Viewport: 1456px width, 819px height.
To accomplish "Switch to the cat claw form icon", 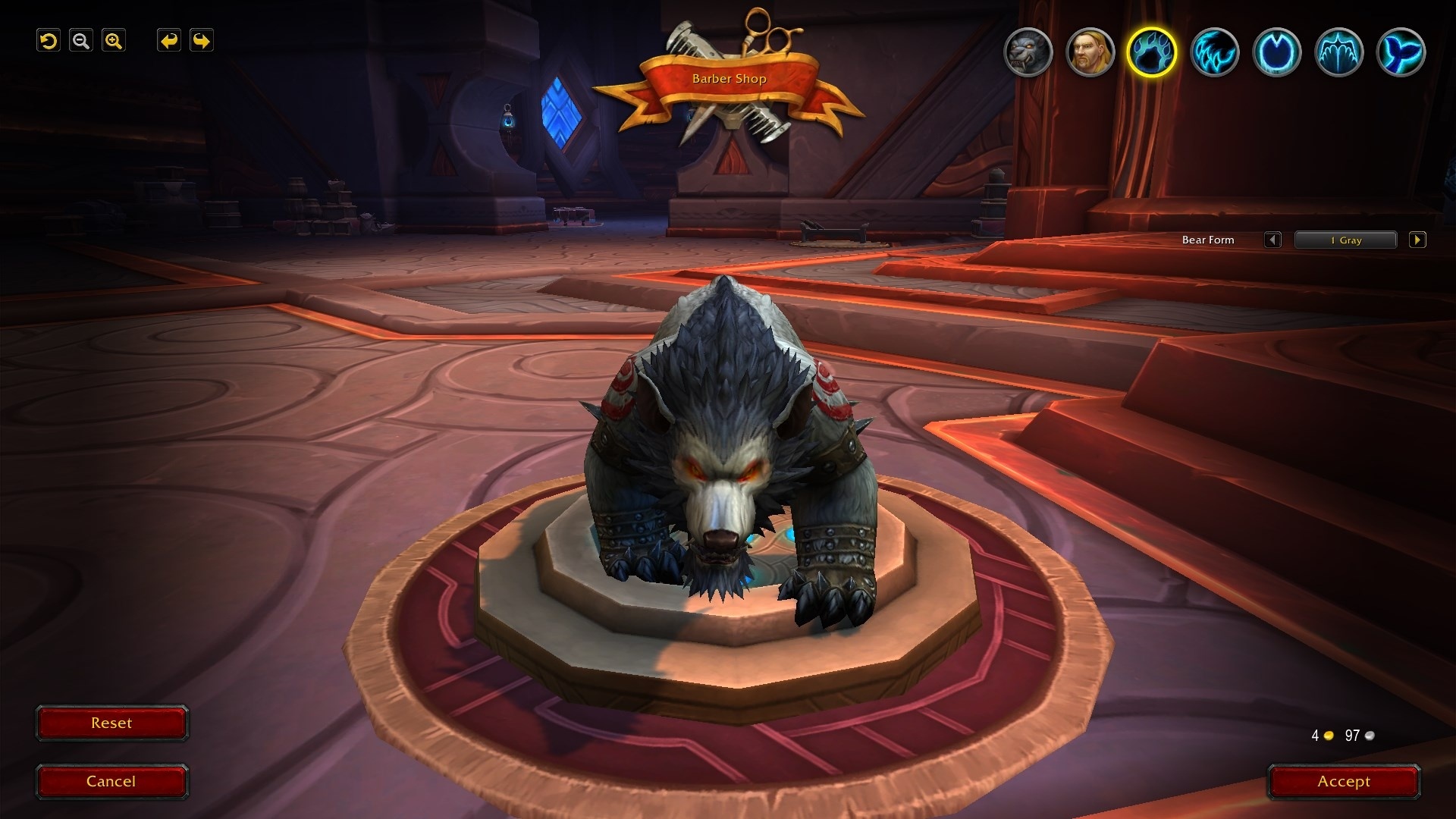I will [1214, 52].
